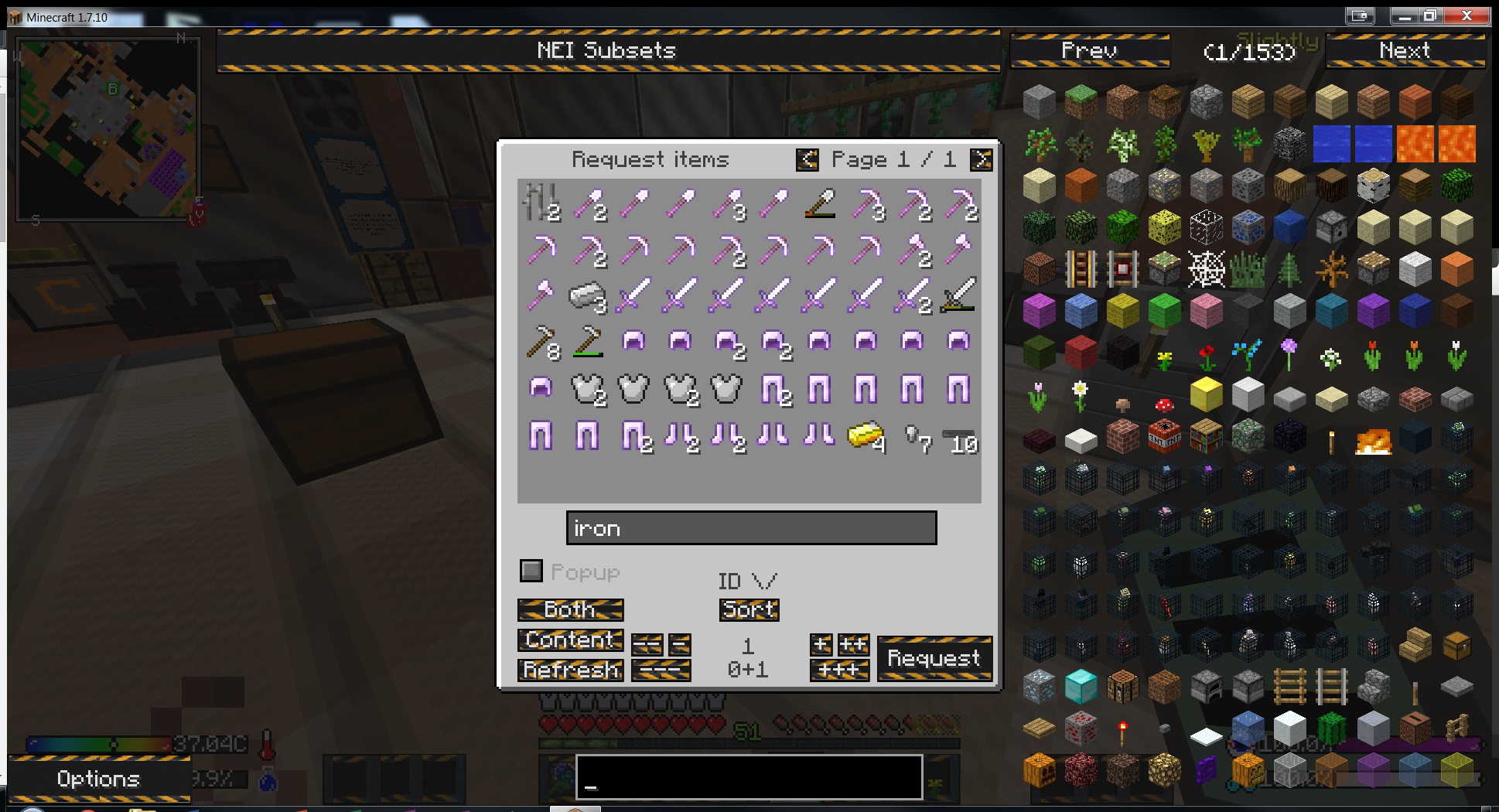Pick the cobweb in the item panel
1499x812 pixels.
[x=1206, y=270]
